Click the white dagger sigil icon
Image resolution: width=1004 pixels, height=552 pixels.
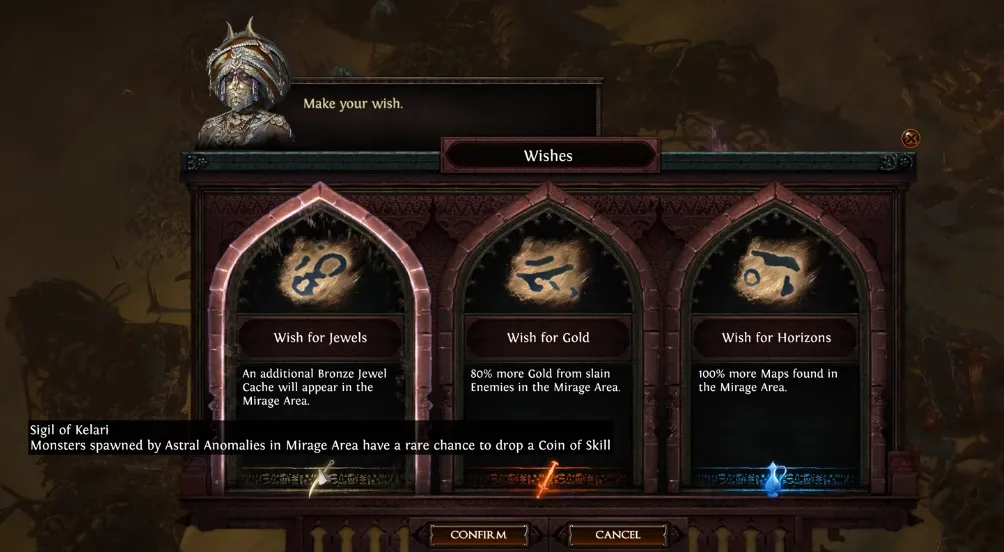pyautogui.click(x=321, y=479)
